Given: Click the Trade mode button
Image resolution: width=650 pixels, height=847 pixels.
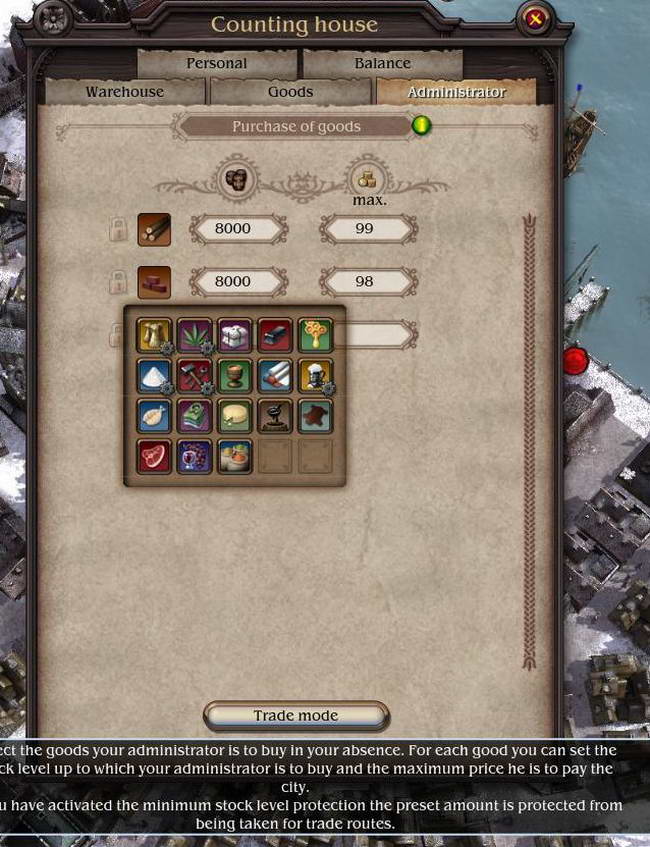Looking at the screenshot, I should tap(295, 716).
